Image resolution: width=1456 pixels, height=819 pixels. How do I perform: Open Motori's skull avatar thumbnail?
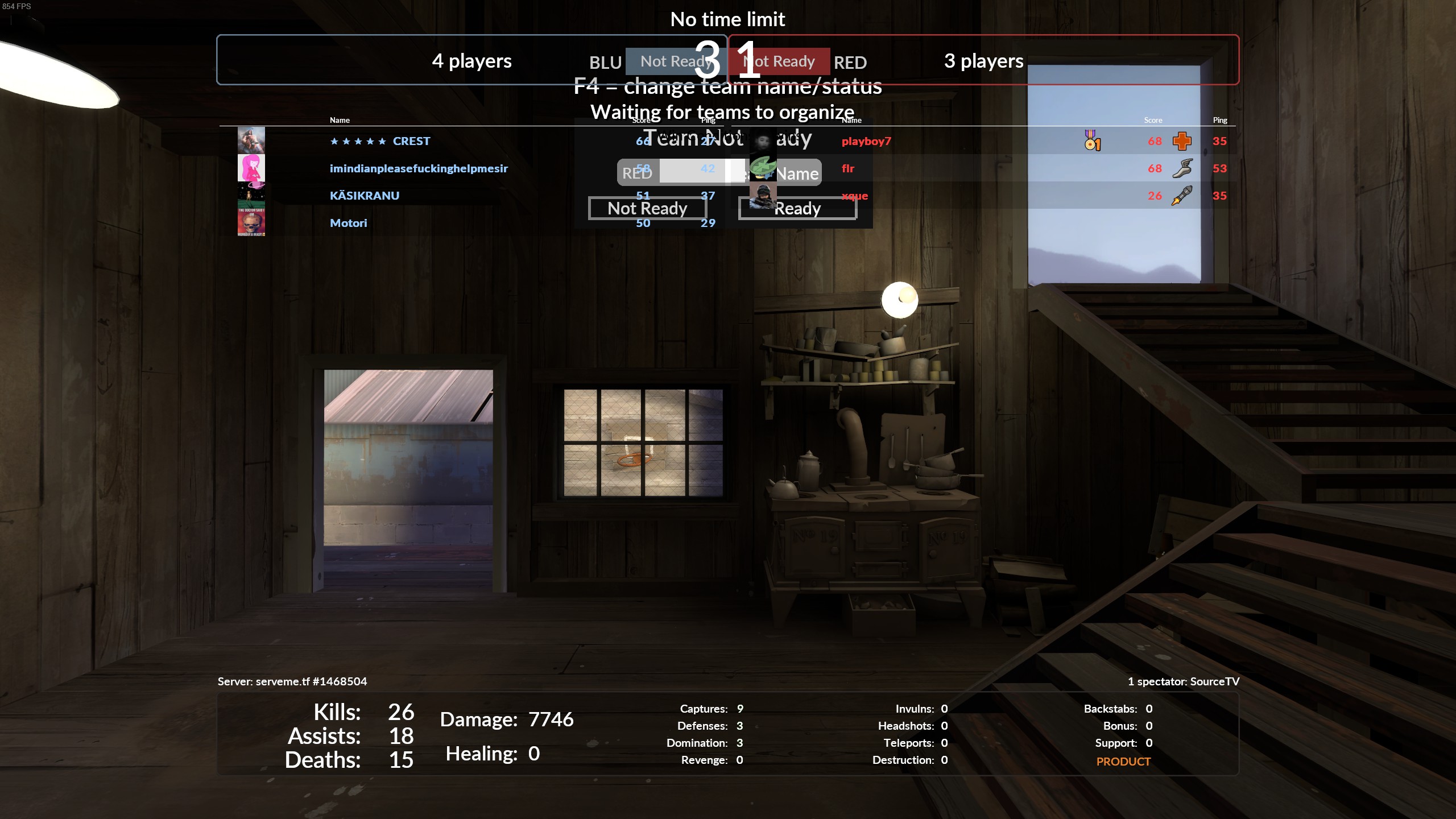tap(251, 222)
